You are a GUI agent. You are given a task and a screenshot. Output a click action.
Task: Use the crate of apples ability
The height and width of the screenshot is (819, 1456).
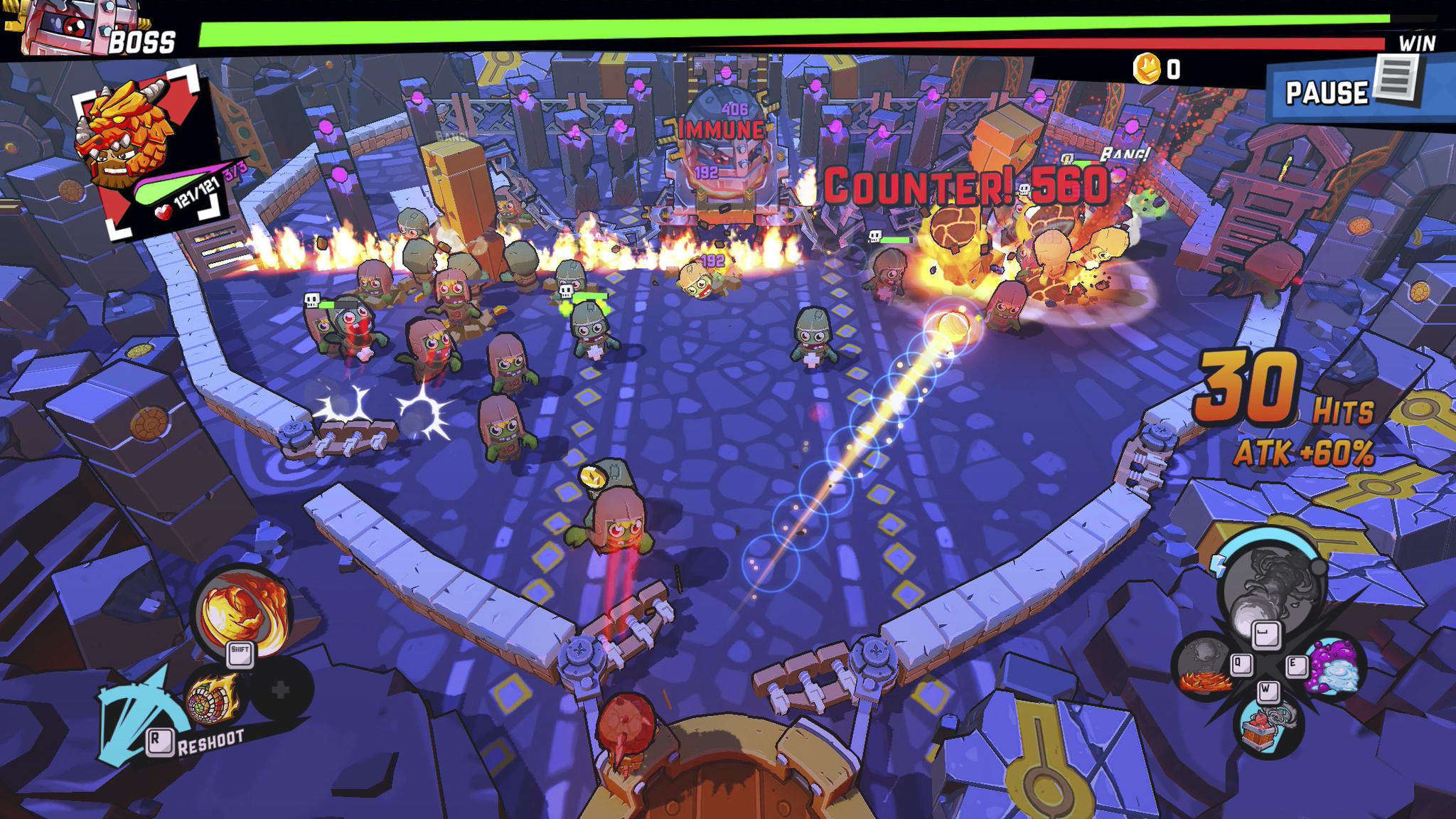[1268, 727]
